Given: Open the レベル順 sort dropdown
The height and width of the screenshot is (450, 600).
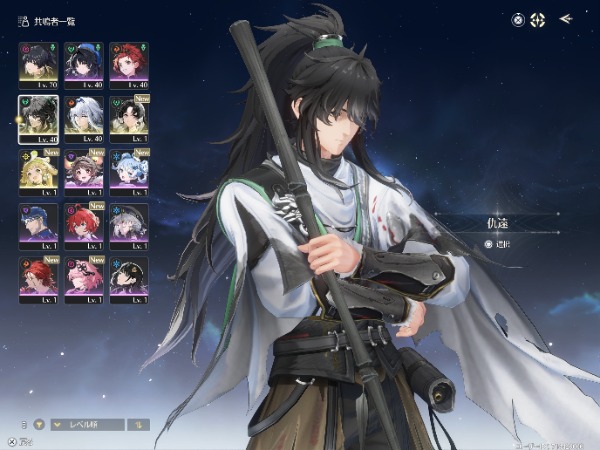Looking at the screenshot, I should (x=88, y=424).
